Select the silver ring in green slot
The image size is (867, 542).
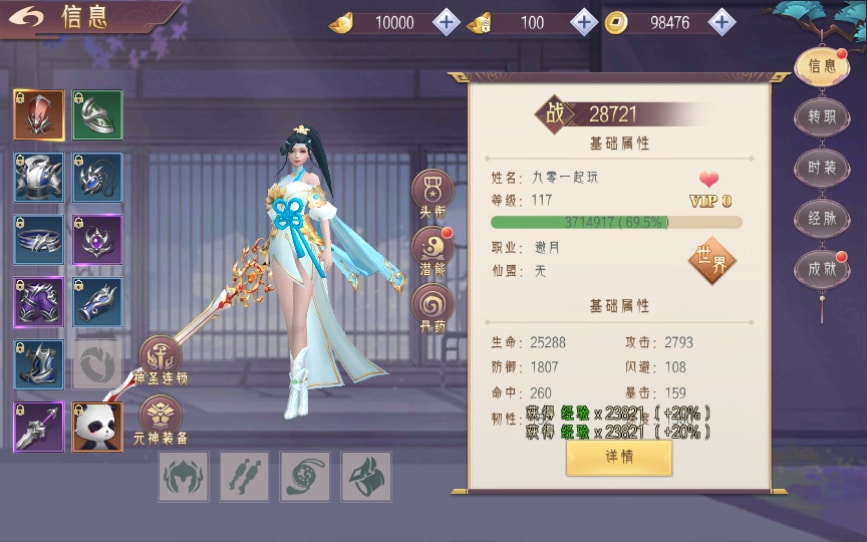pos(97,115)
